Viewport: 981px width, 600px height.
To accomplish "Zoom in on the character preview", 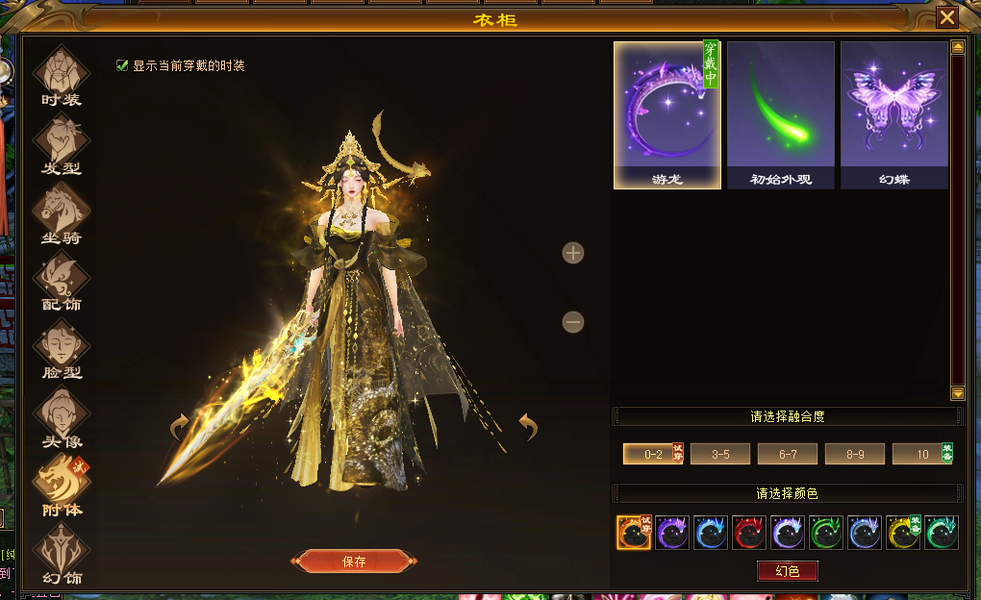I will (573, 253).
